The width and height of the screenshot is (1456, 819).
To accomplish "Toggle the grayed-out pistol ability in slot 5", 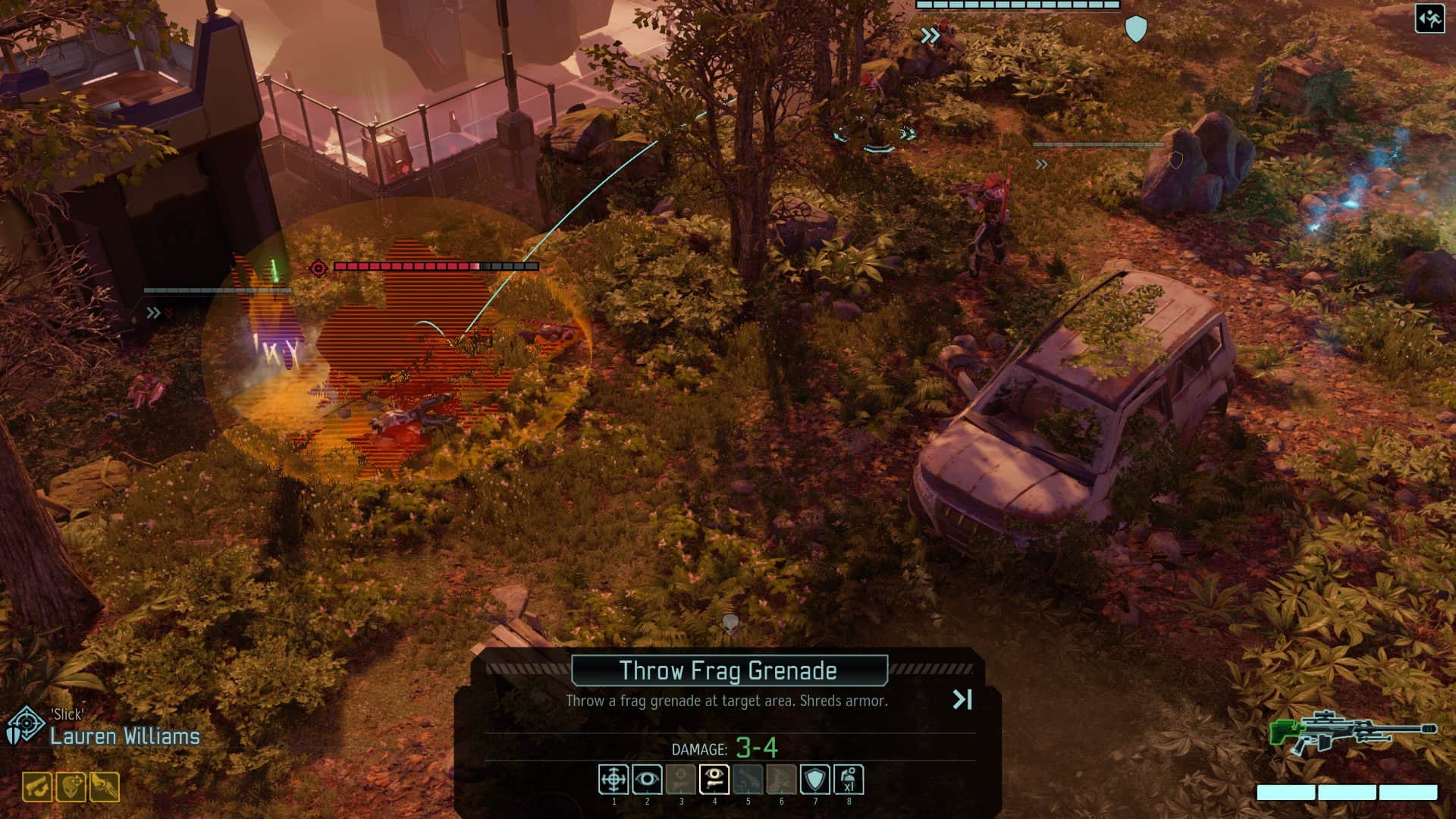I will 746,780.
